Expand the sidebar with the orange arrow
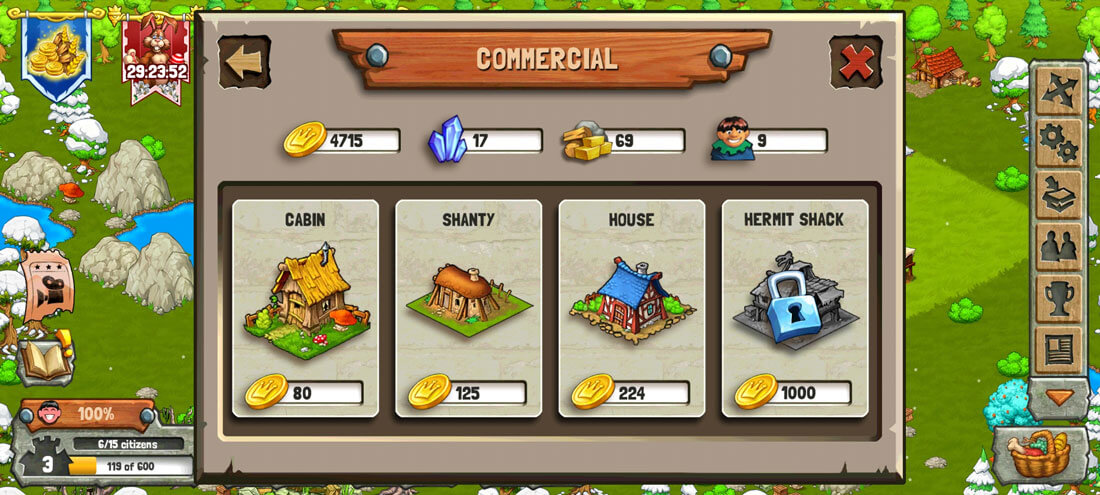Viewport: 1100px width, 495px height. [1058, 398]
